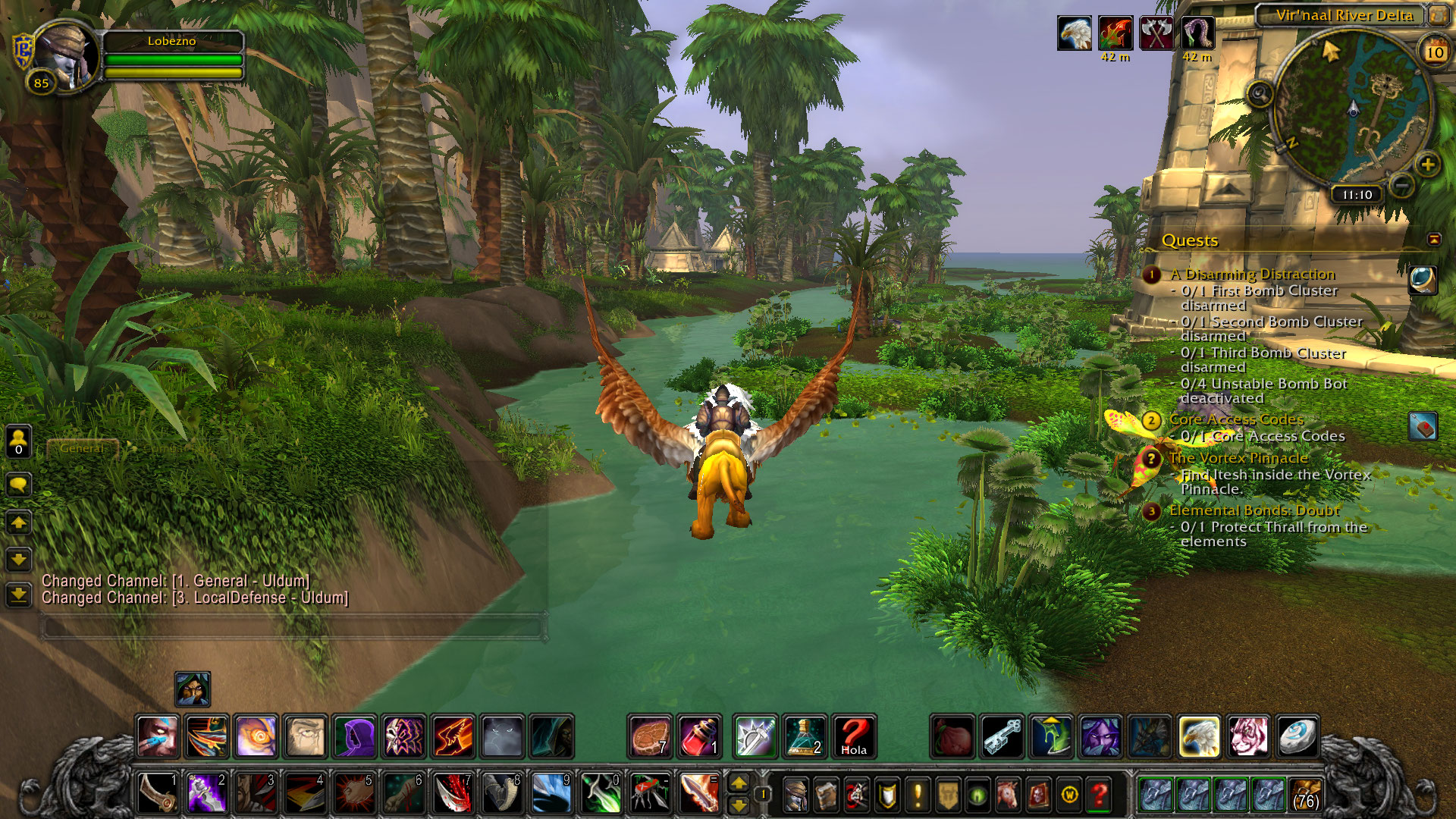Open the yellow exclamation quest log button

pos(918,795)
